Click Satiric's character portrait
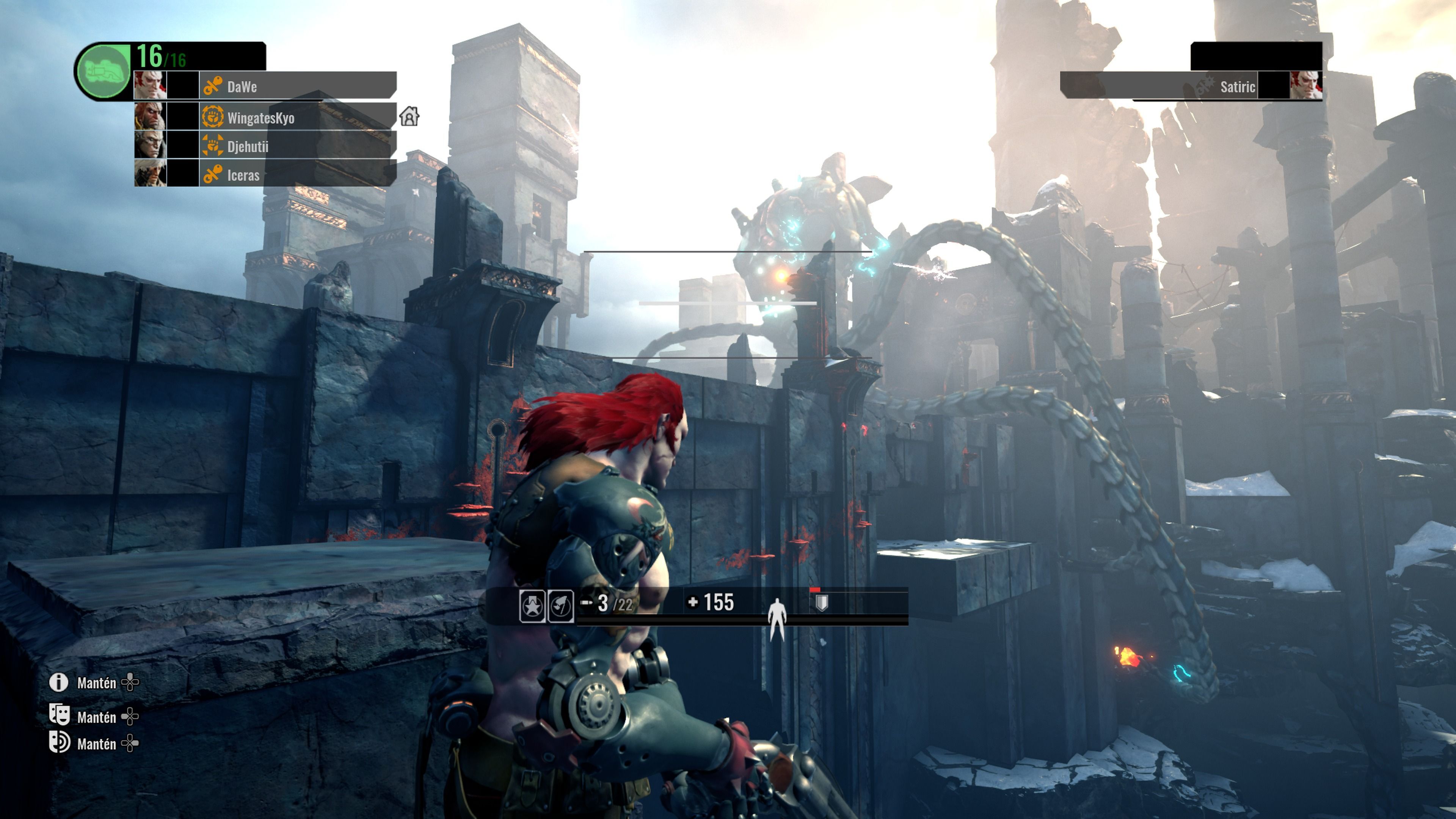 (1305, 85)
